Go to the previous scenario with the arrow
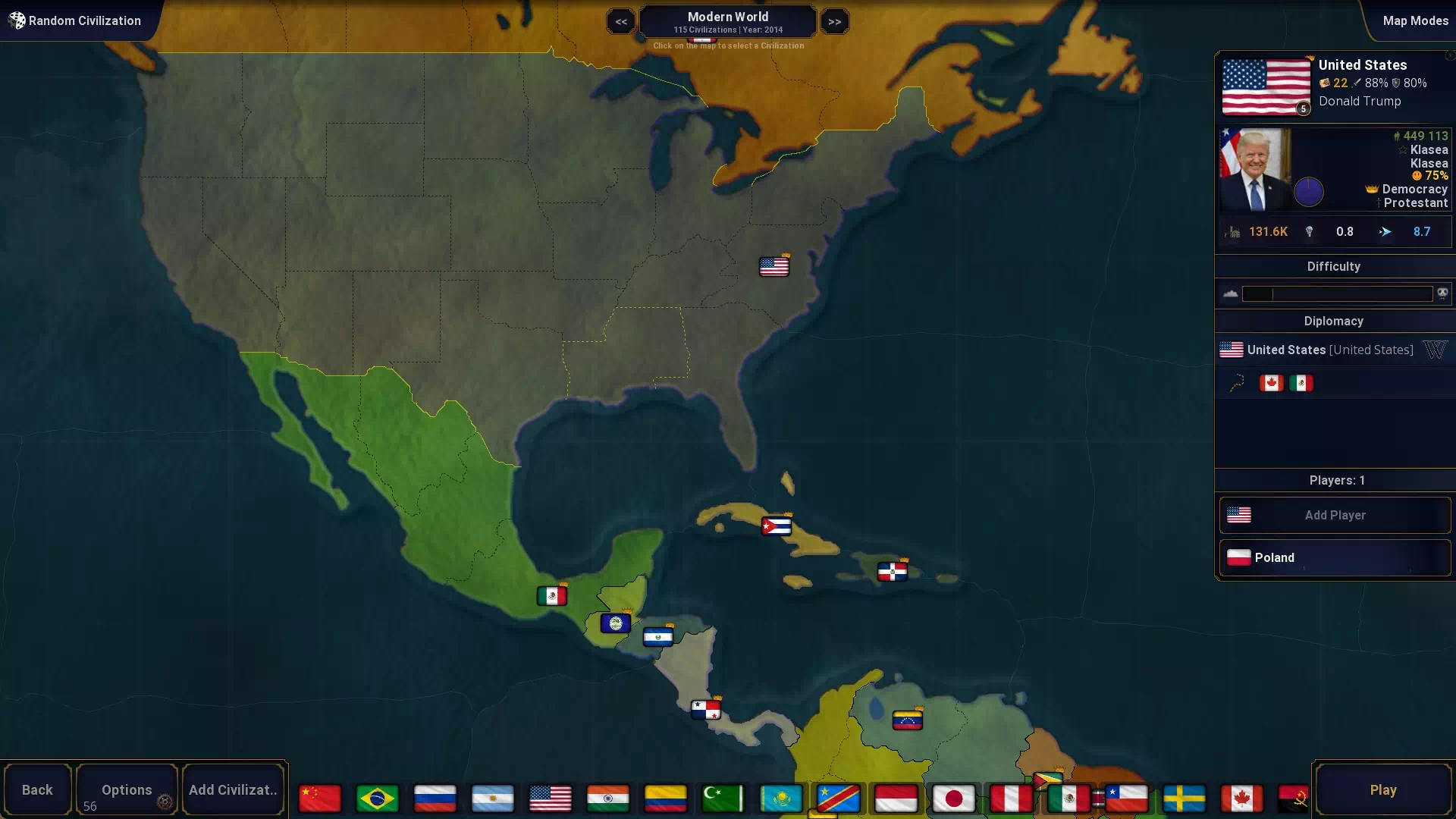Viewport: 1456px width, 819px height. point(620,20)
